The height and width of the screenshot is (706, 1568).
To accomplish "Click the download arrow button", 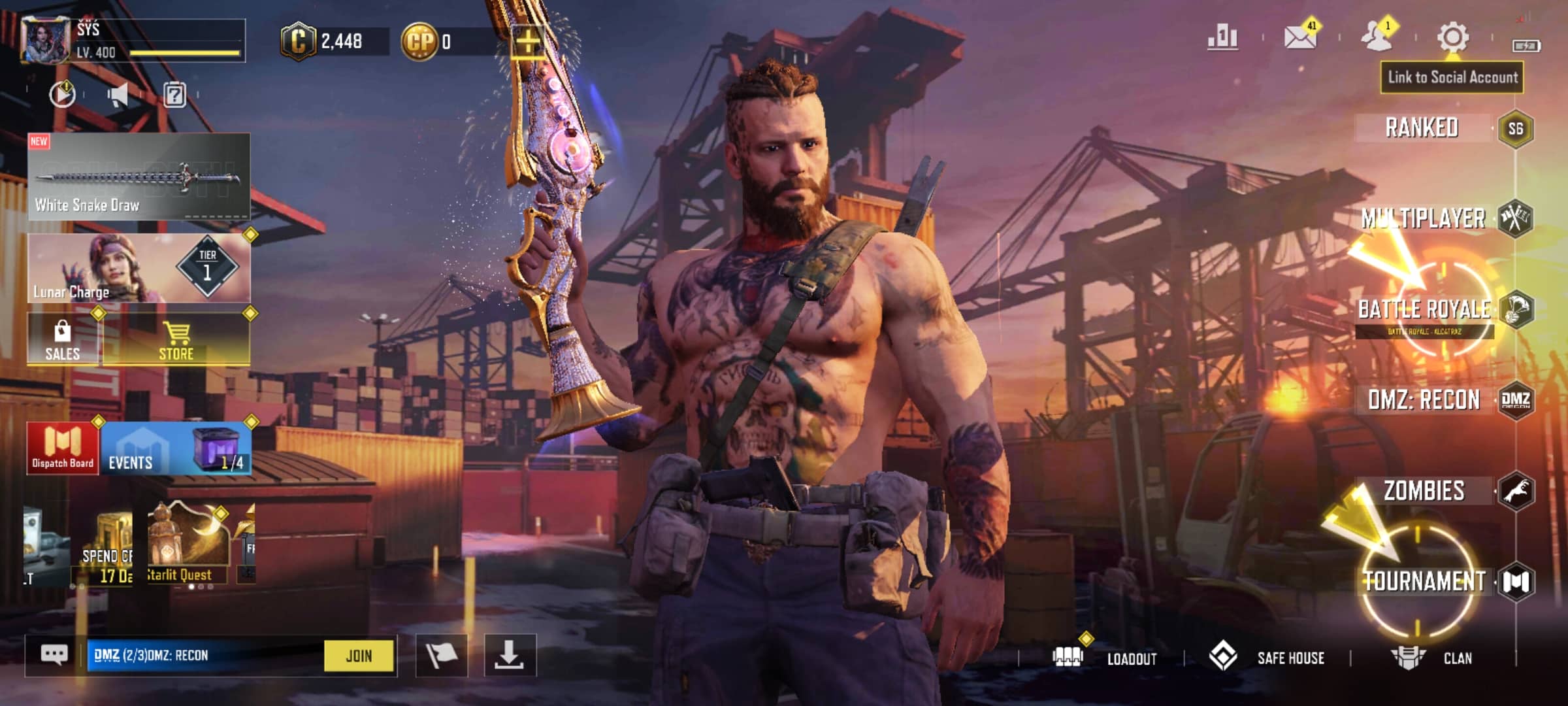I will [x=510, y=655].
